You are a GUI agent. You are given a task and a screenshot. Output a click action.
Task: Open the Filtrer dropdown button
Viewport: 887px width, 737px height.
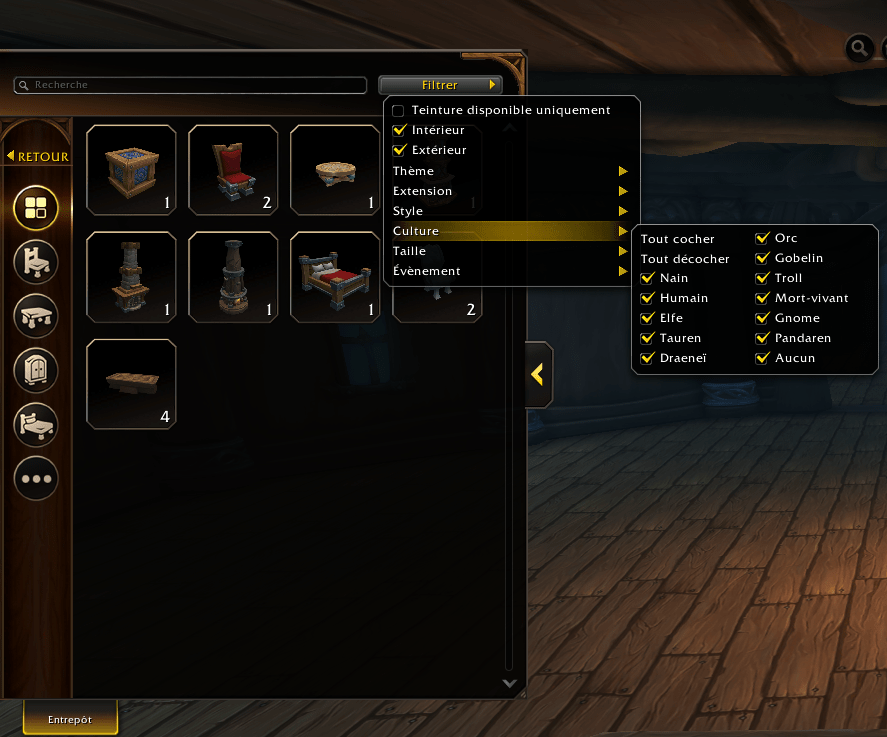tap(440, 85)
